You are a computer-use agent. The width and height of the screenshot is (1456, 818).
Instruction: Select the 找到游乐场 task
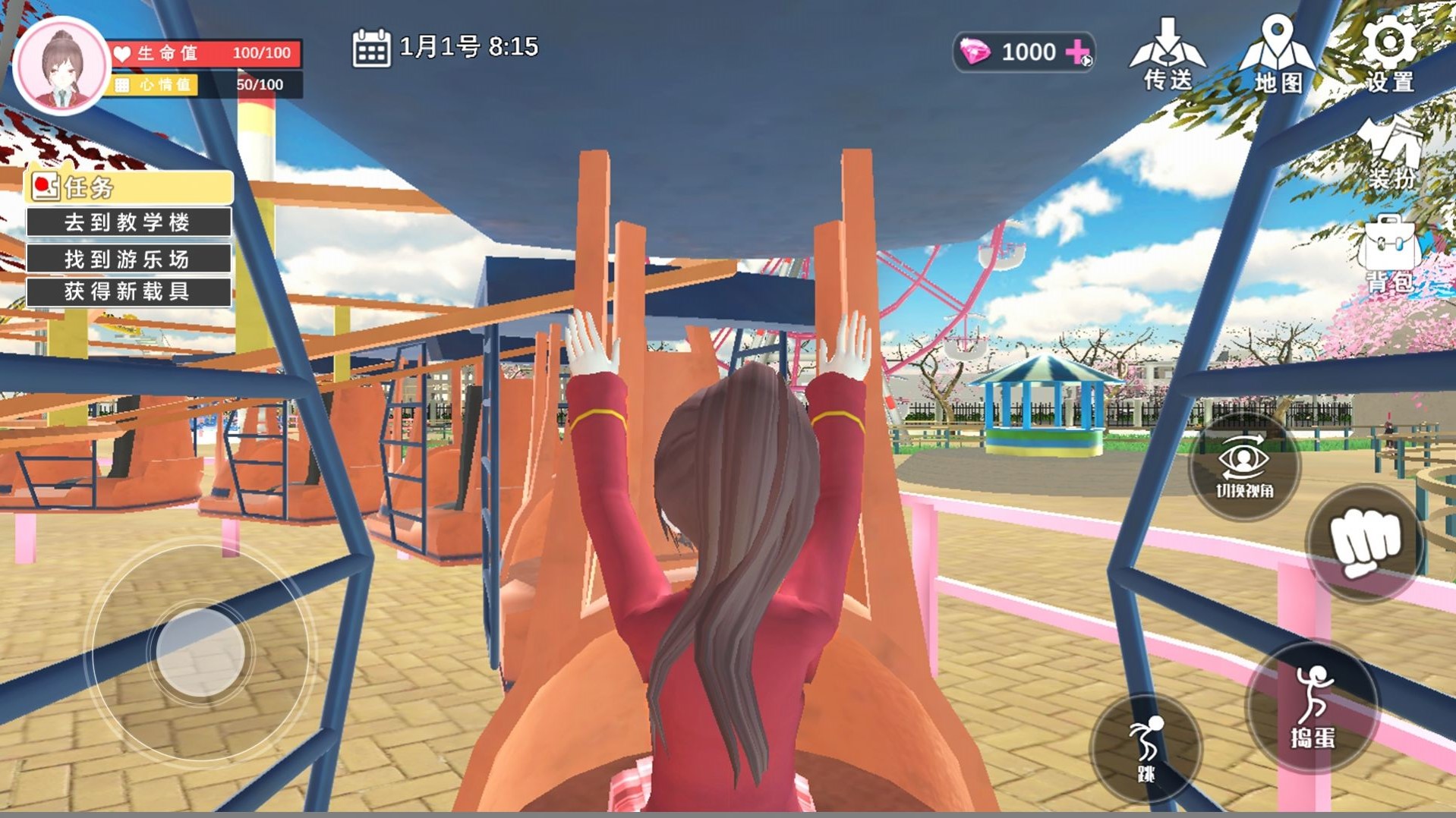point(128,259)
